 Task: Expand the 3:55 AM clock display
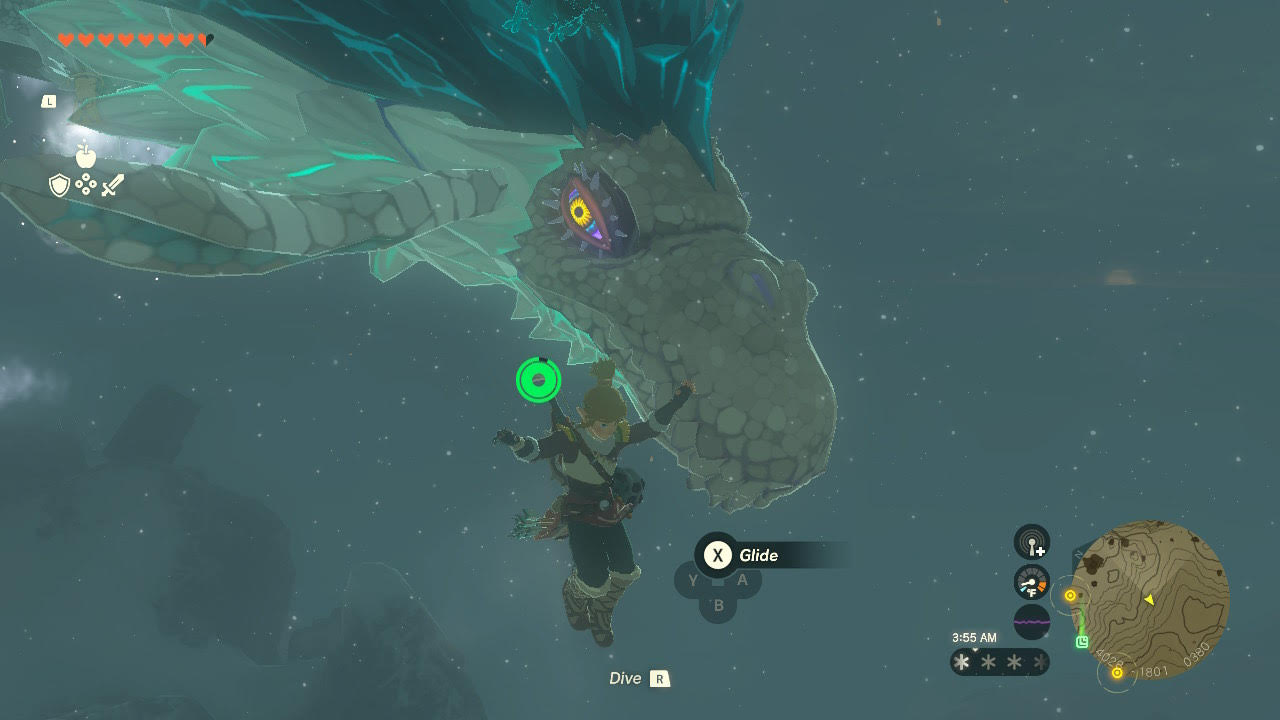(974, 637)
